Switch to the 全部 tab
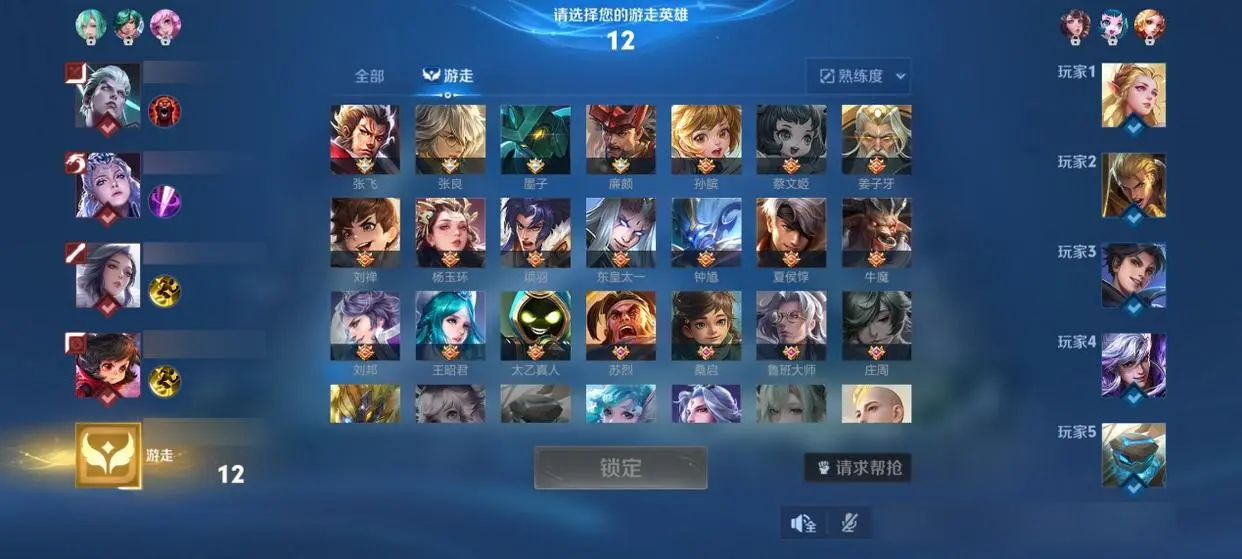 [x=369, y=76]
